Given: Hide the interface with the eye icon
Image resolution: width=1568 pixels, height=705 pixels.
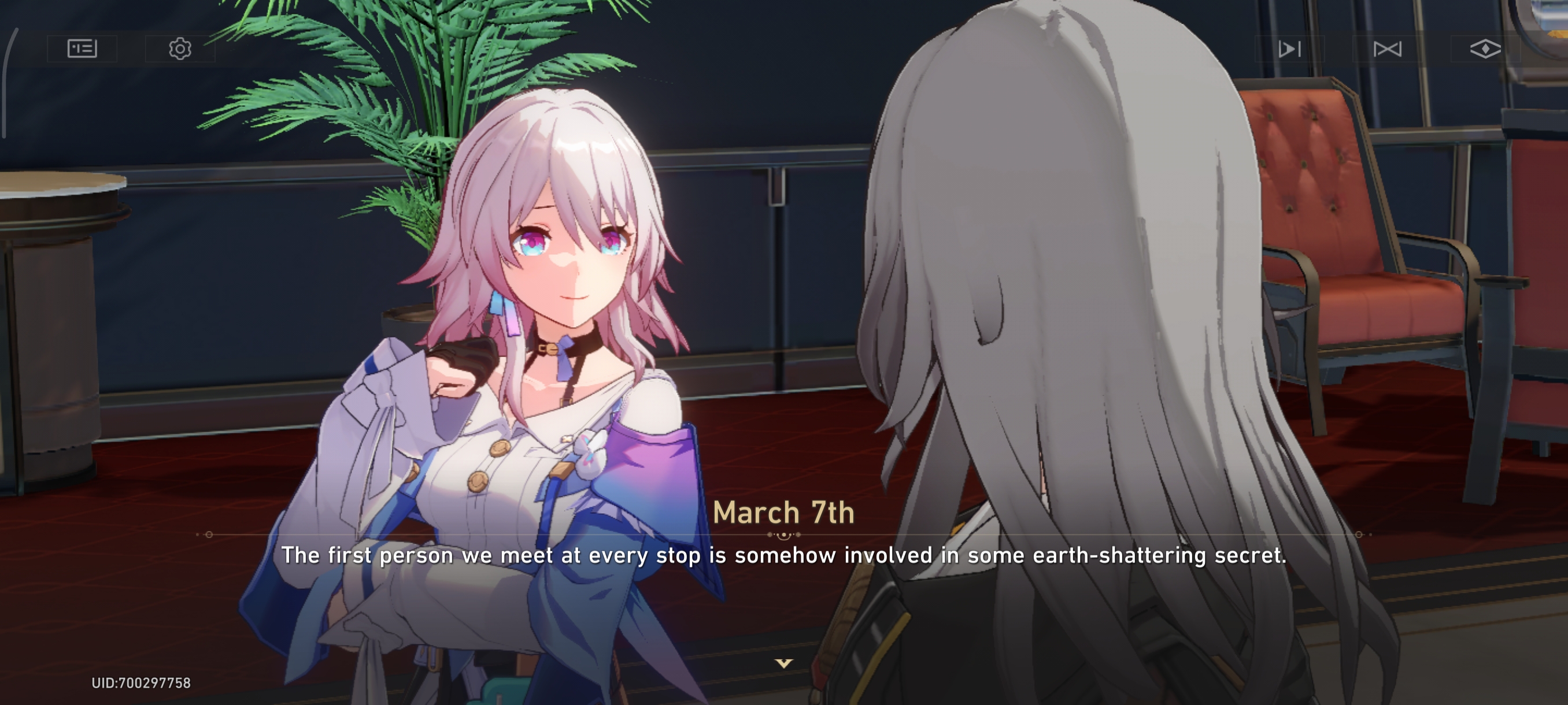Looking at the screenshot, I should click(x=1485, y=49).
